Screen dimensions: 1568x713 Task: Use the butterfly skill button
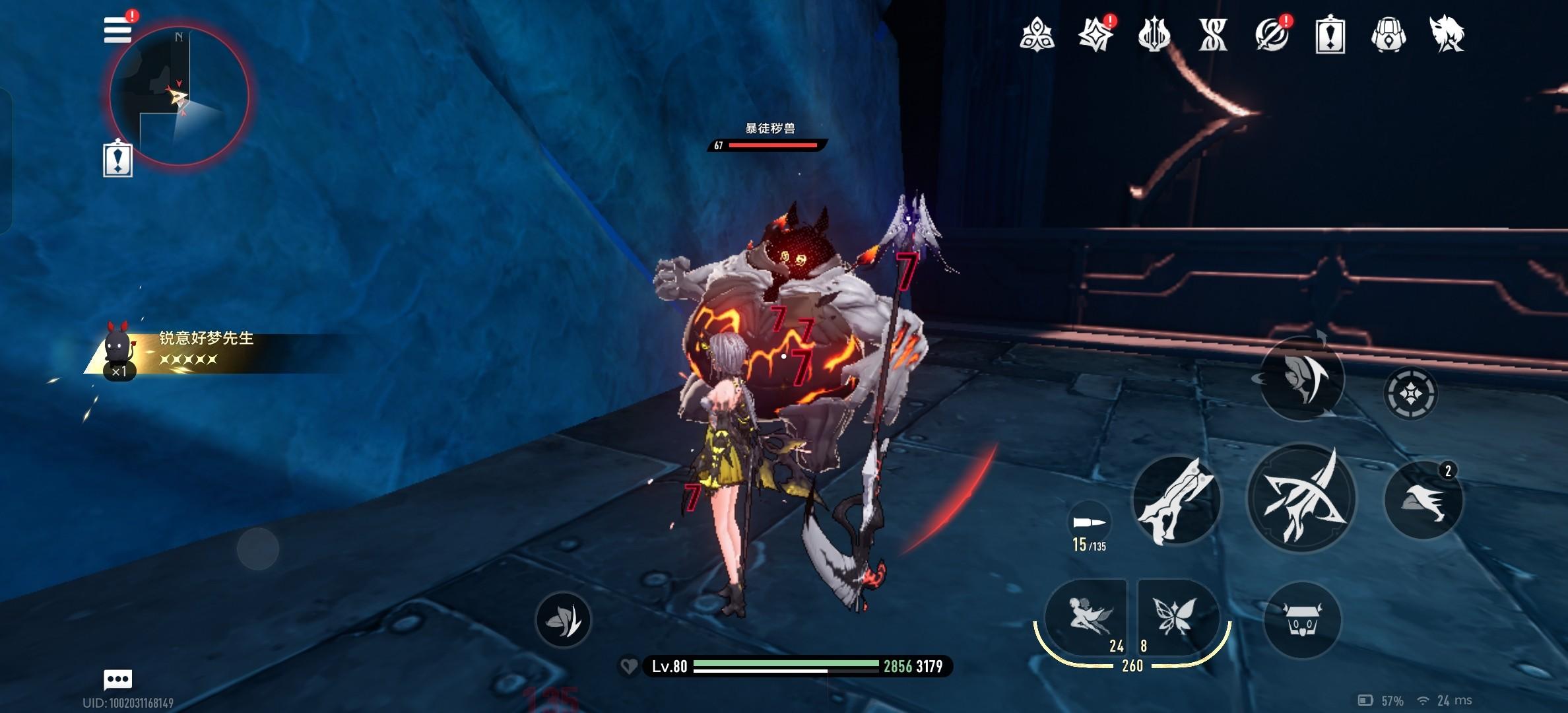click(x=1176, y=617)
